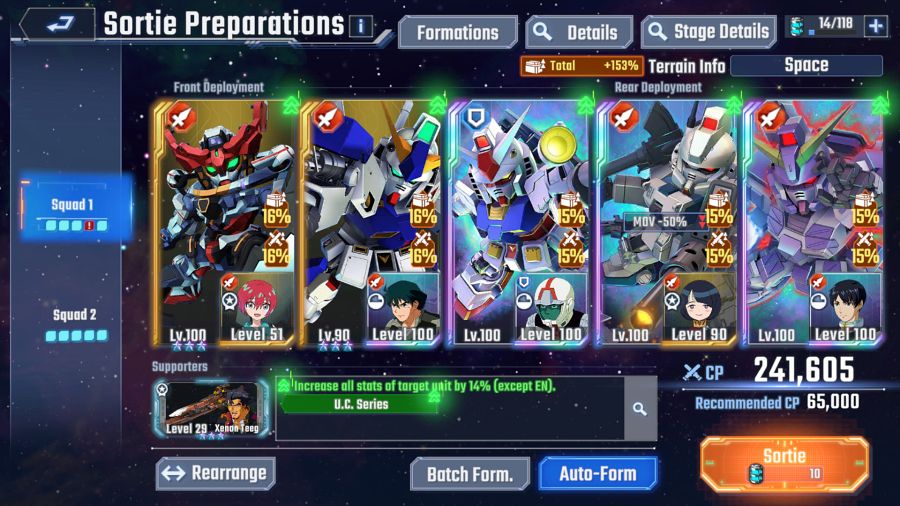Select the MOV -50% unit card

[x=669, y=222]
